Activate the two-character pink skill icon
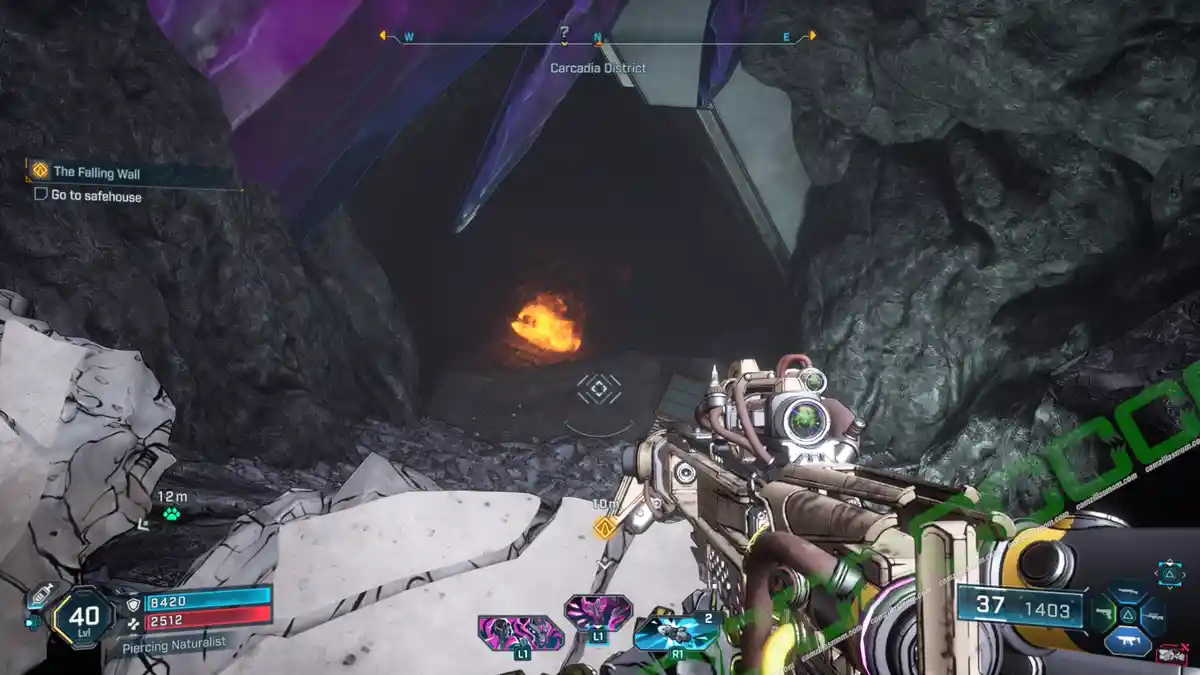The width and height of the screenshot is (1200, 675). coord(520,634)
